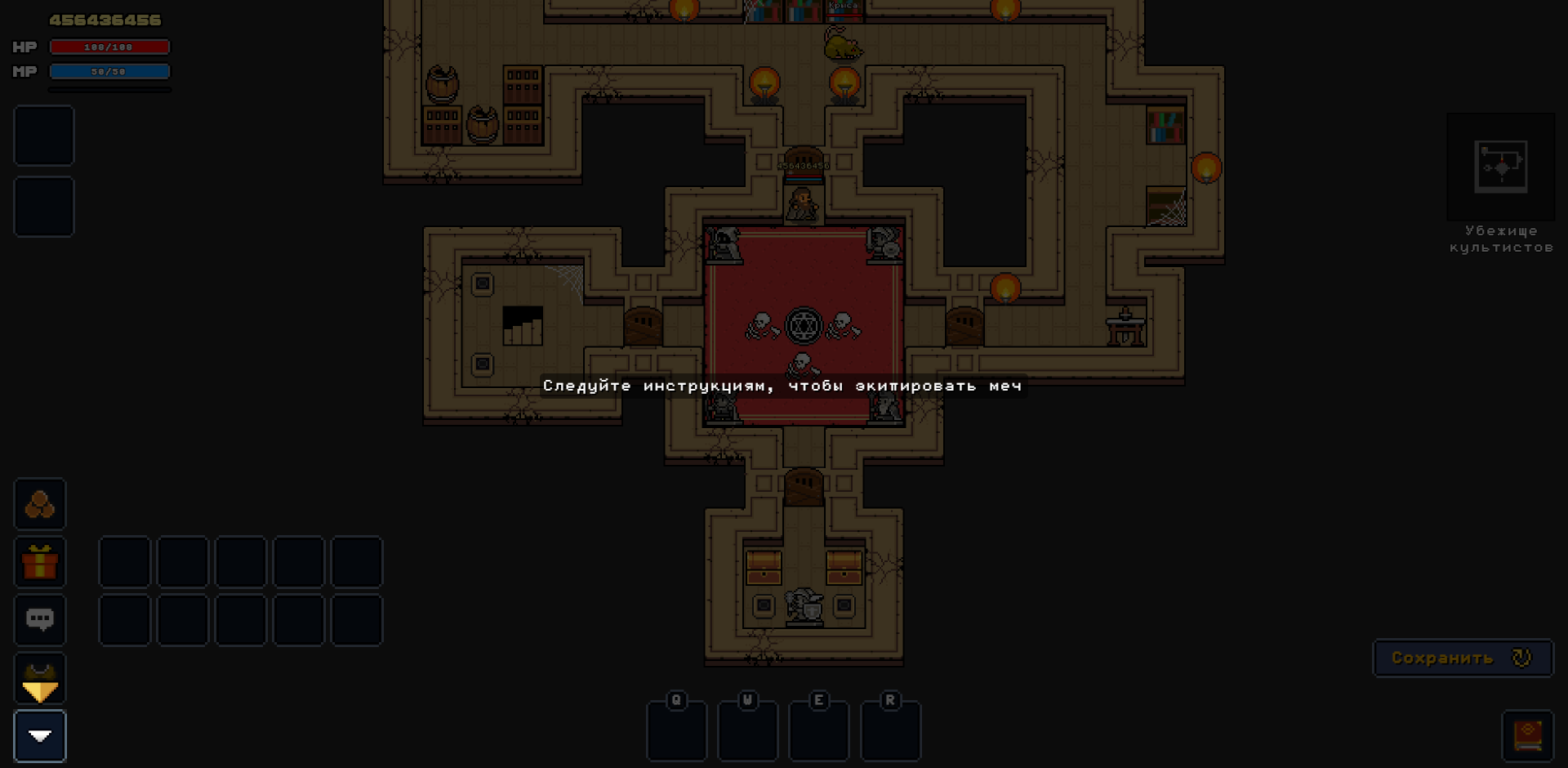Select the E ability slot
Screen dimensions: 1568x768
click(818, 730)
